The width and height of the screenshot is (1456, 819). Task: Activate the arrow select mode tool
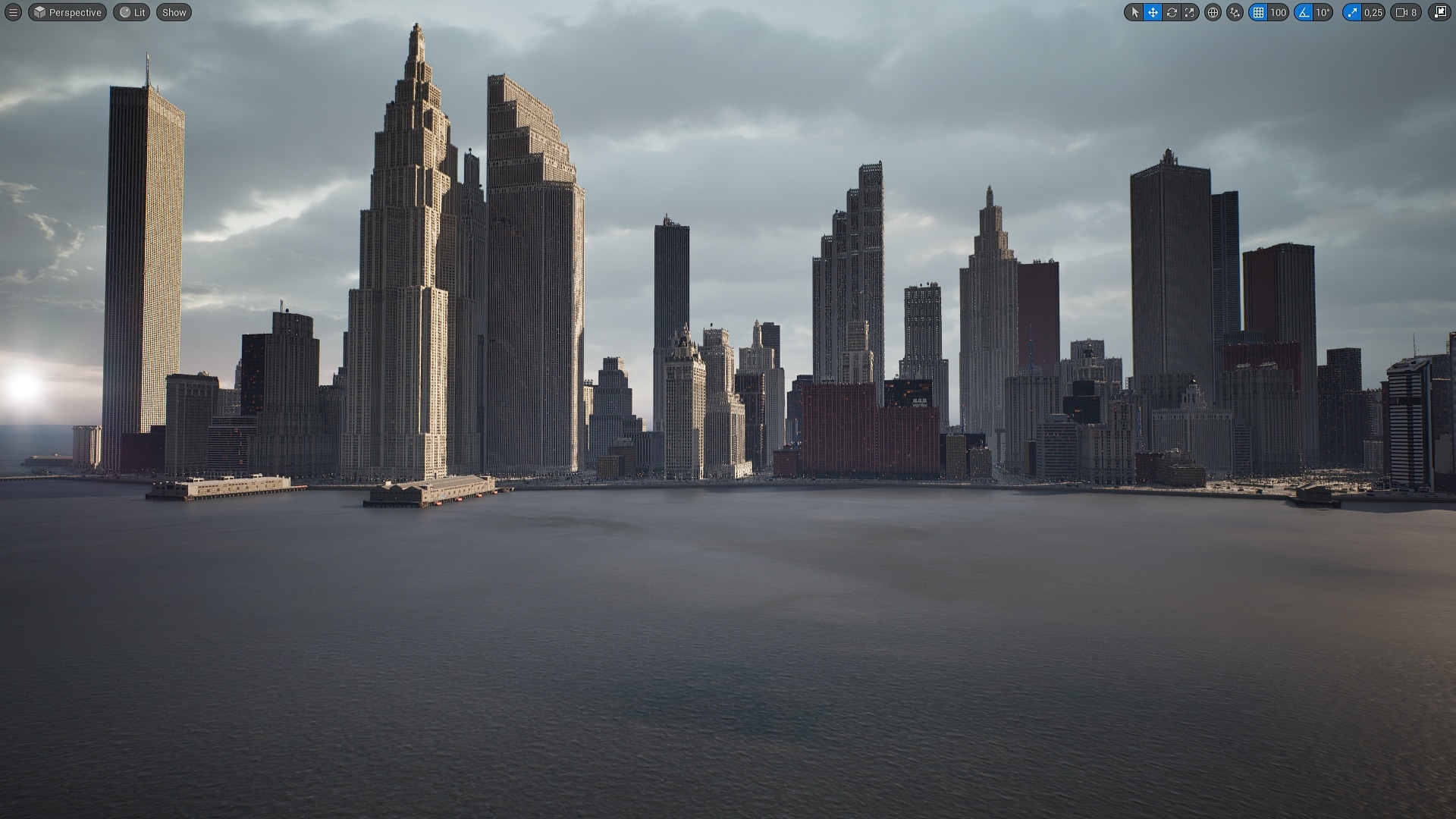tap(1134, 12)
